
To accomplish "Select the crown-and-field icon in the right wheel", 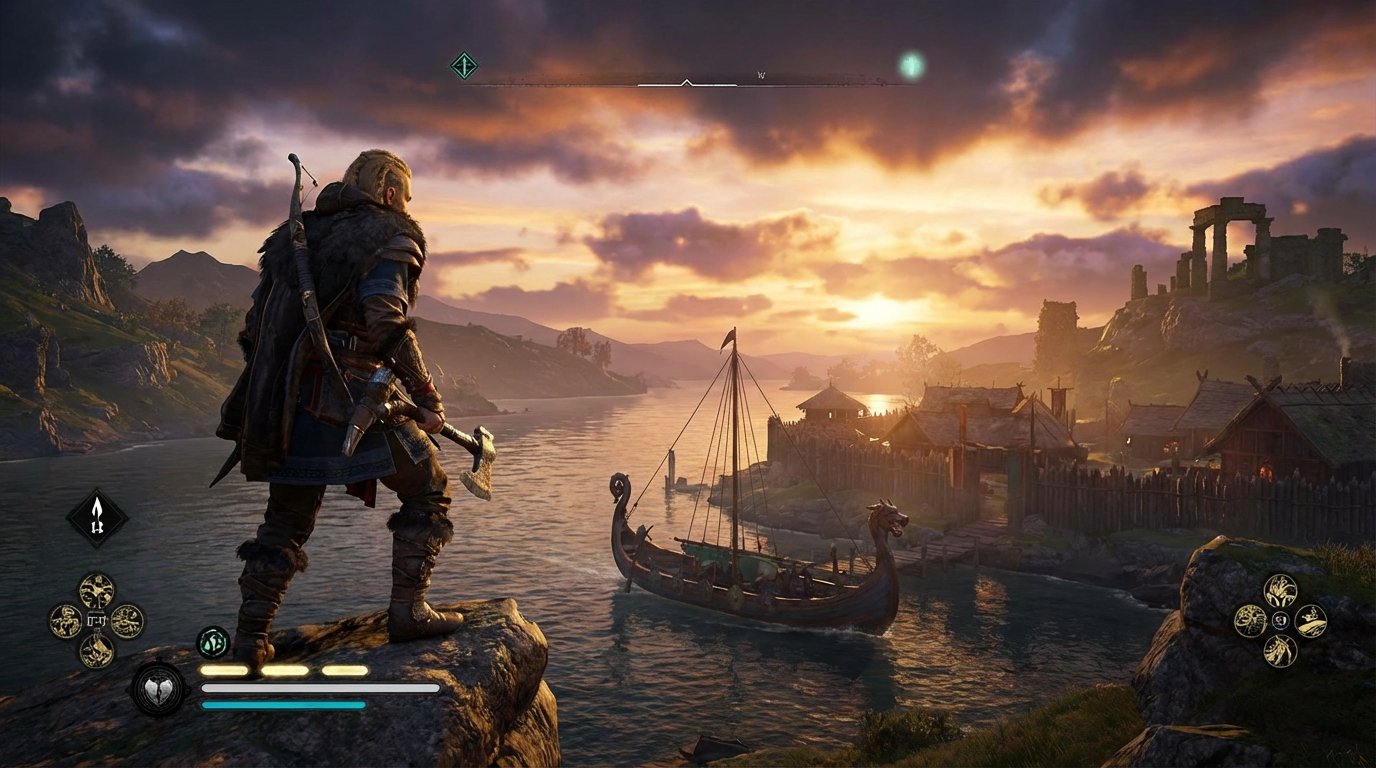I will 1312,621.
